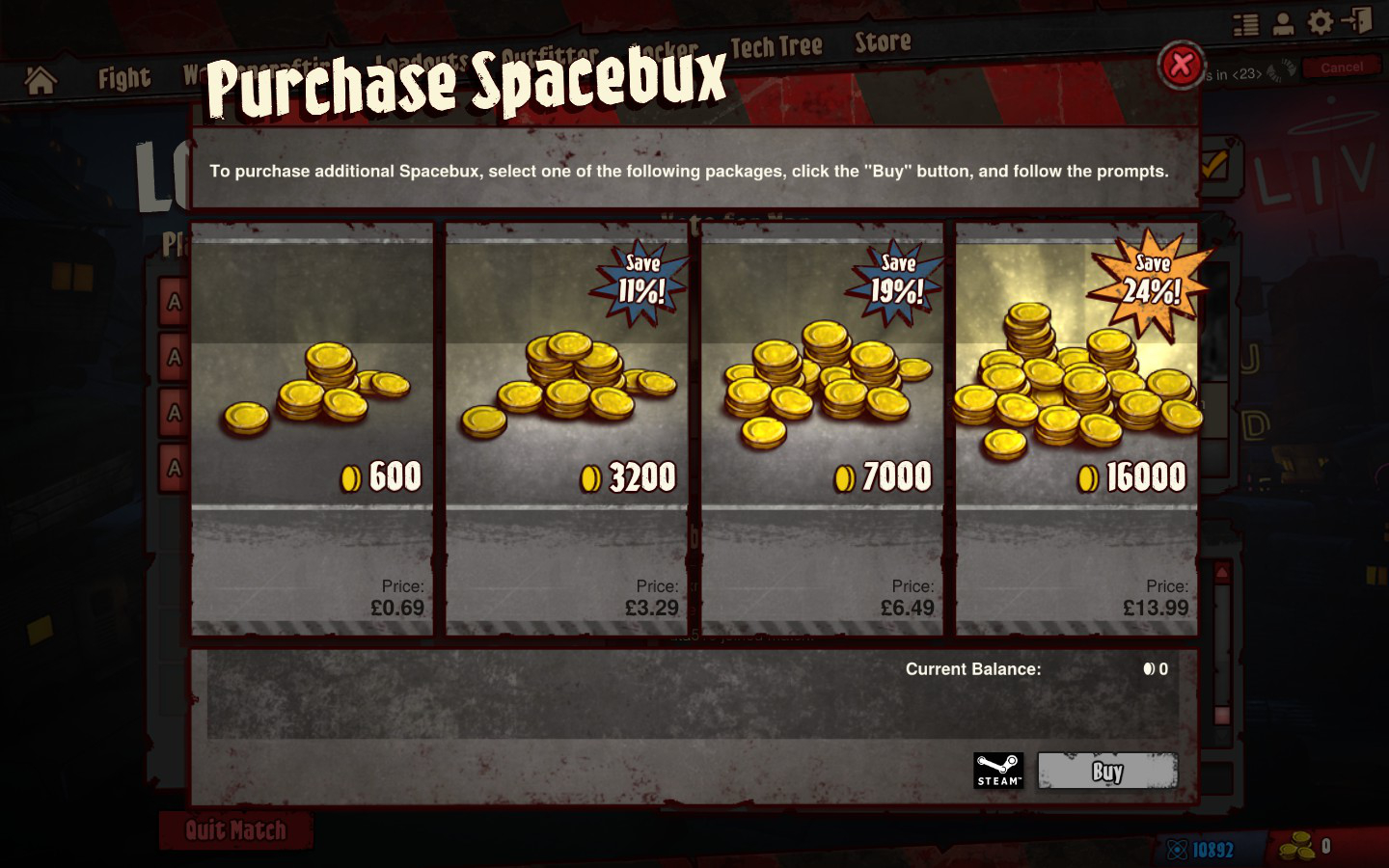Open the settings gear icon

point(1321,22)
